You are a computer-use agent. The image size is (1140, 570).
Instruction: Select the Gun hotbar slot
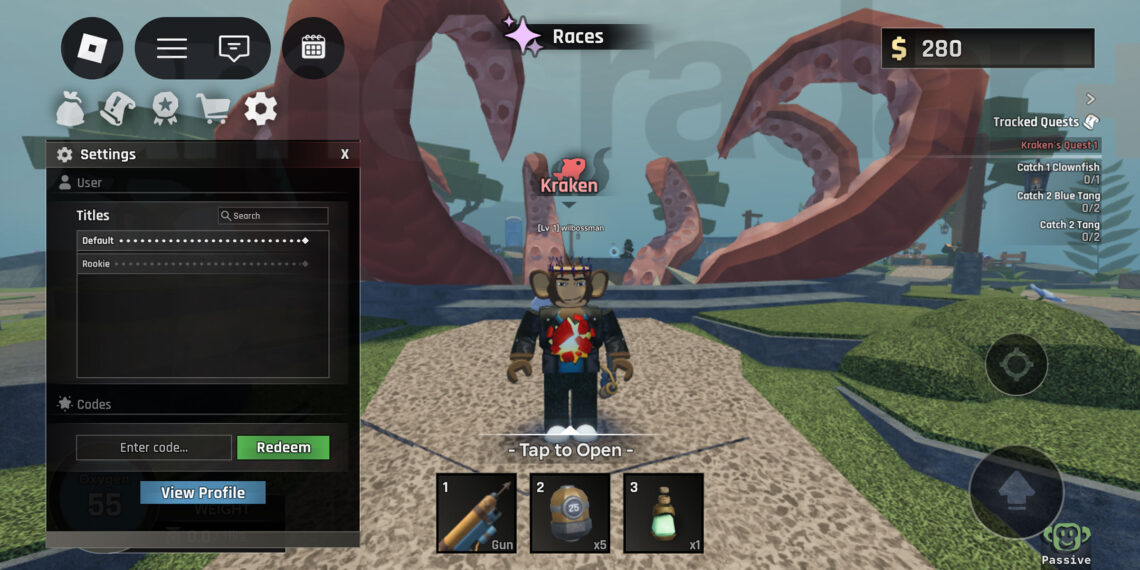click(x=476, y=513)
